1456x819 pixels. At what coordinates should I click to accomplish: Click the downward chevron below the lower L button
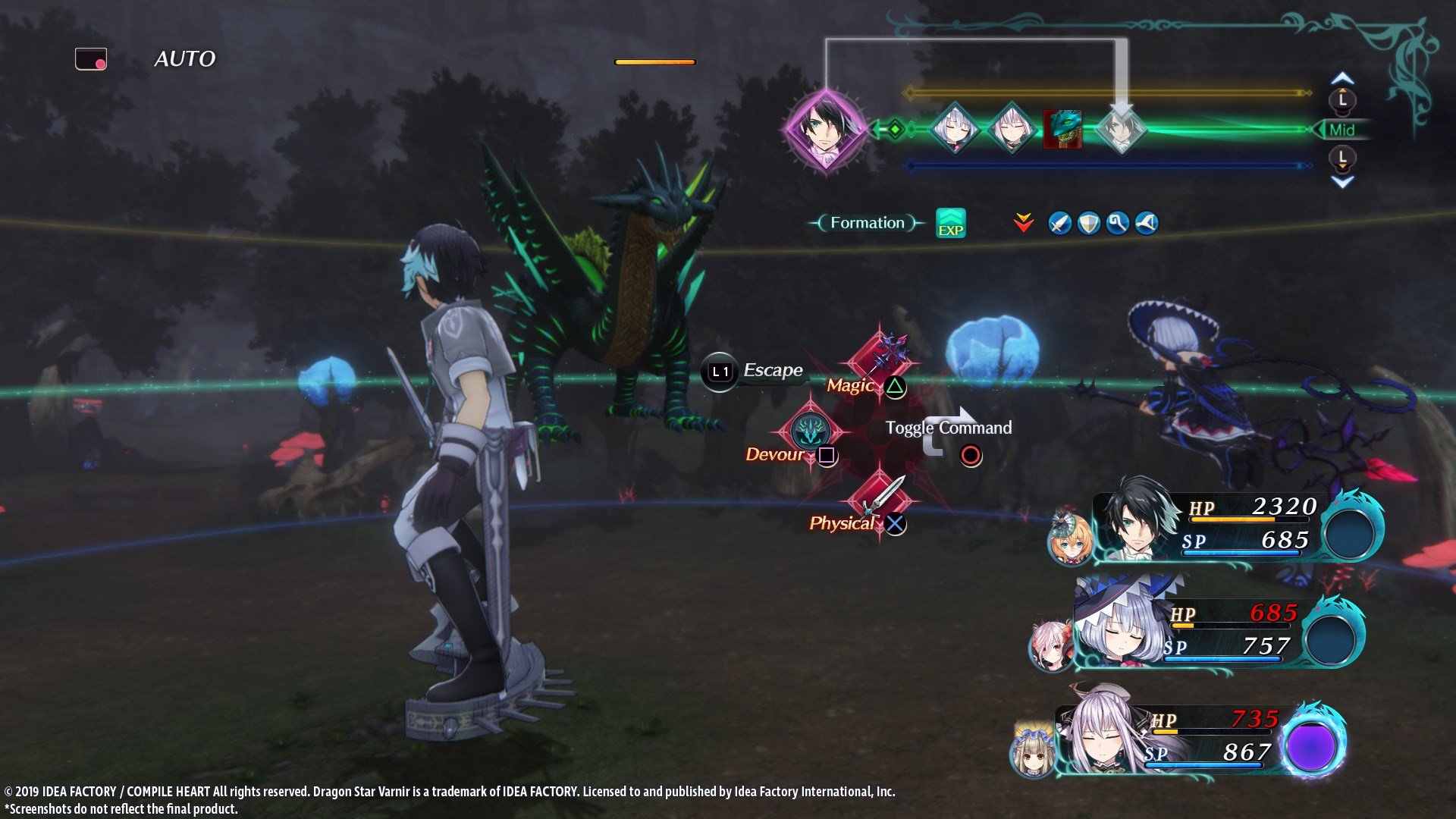(1343, 181)
